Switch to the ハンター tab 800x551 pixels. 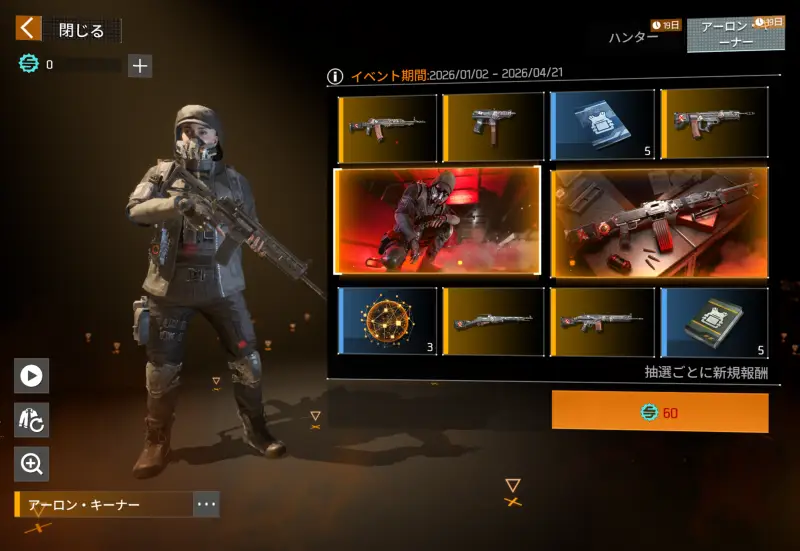coord(634,37)
